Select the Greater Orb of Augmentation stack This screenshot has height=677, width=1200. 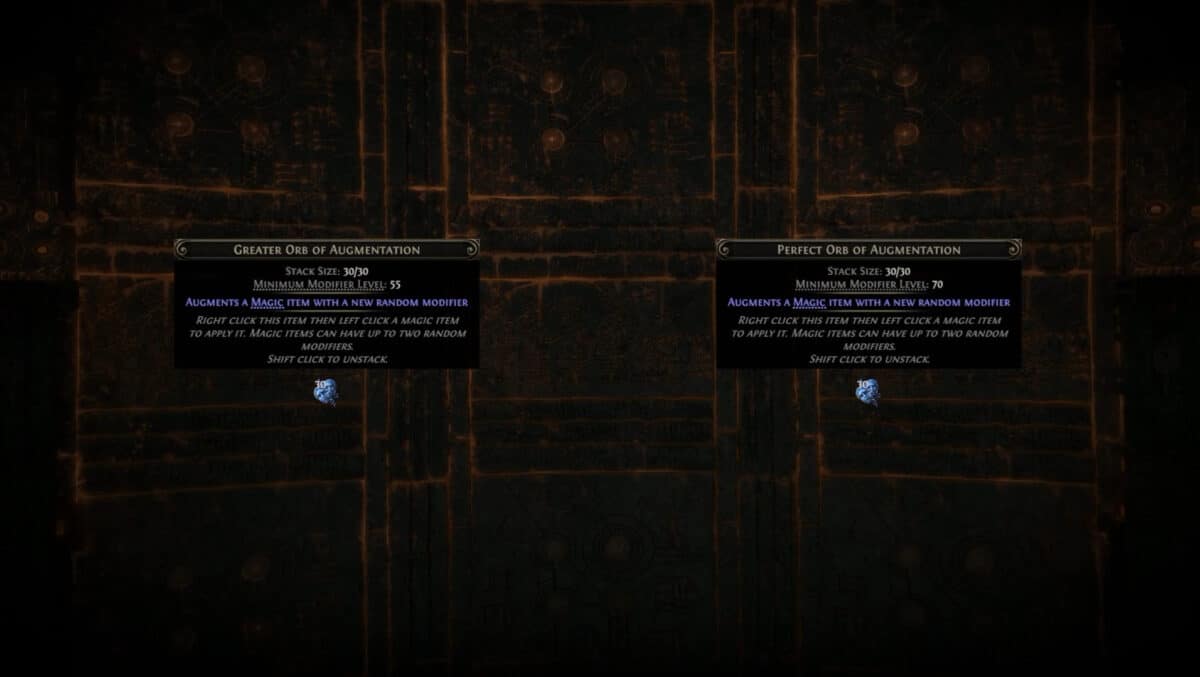coord(325,392)
